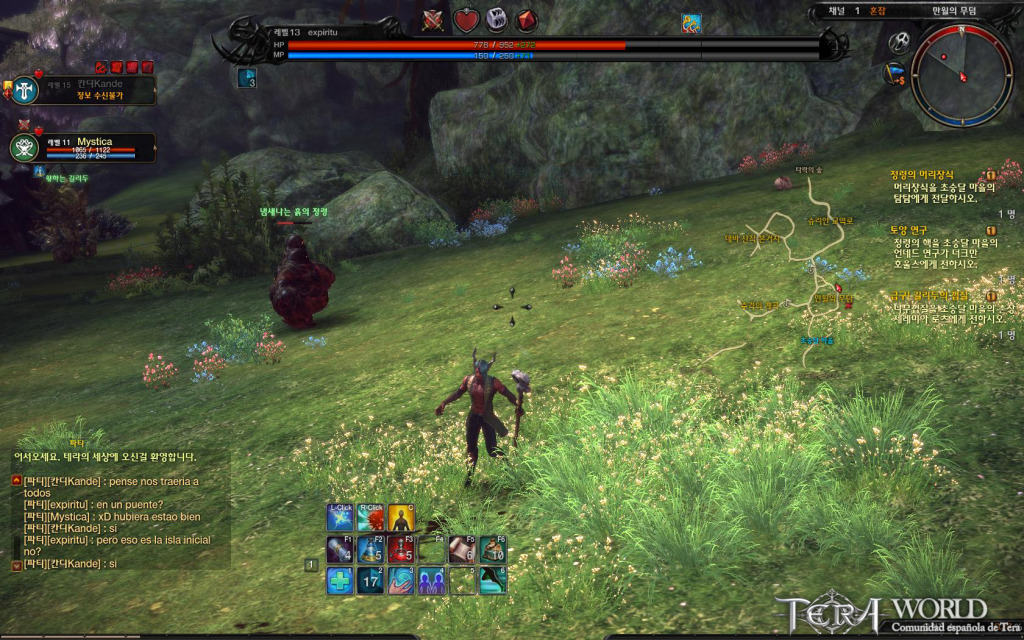Read the parchment scroll in slot F5
The height and width of the screenshot is (640, 1024).
click(x=462, y=549)
